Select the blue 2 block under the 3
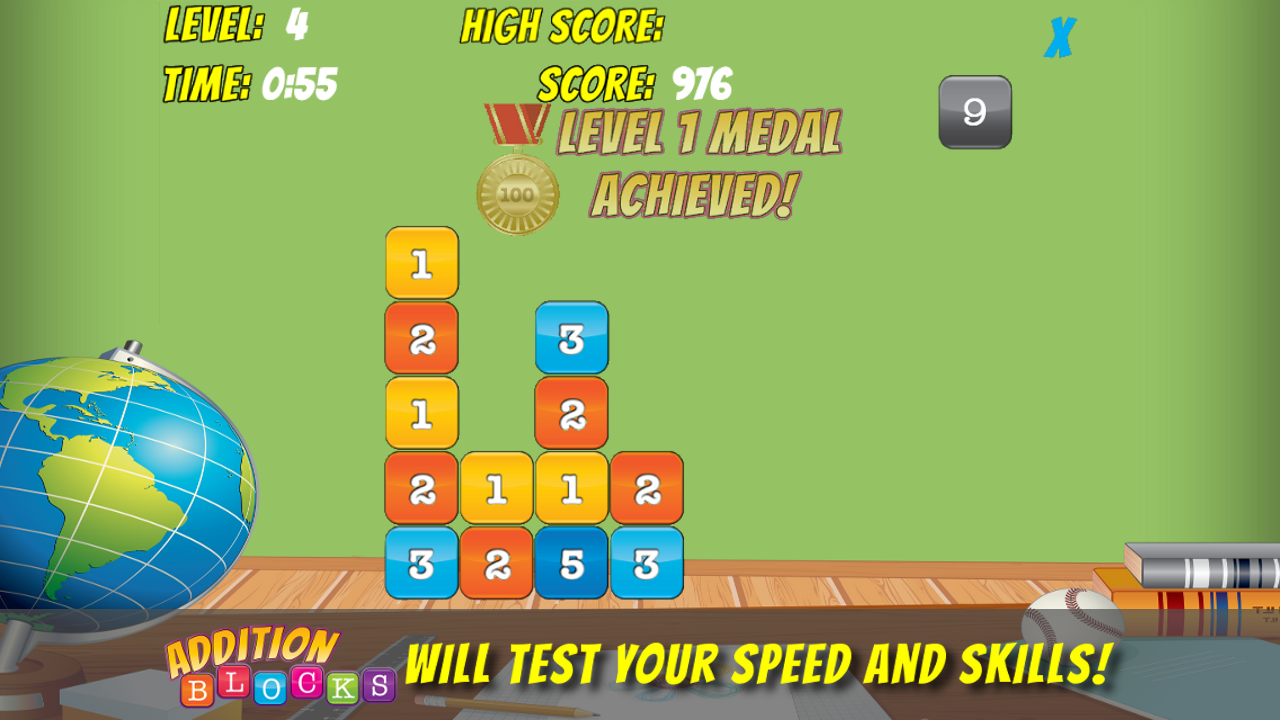Screen dimensions: 1280x720 [572, 415]
